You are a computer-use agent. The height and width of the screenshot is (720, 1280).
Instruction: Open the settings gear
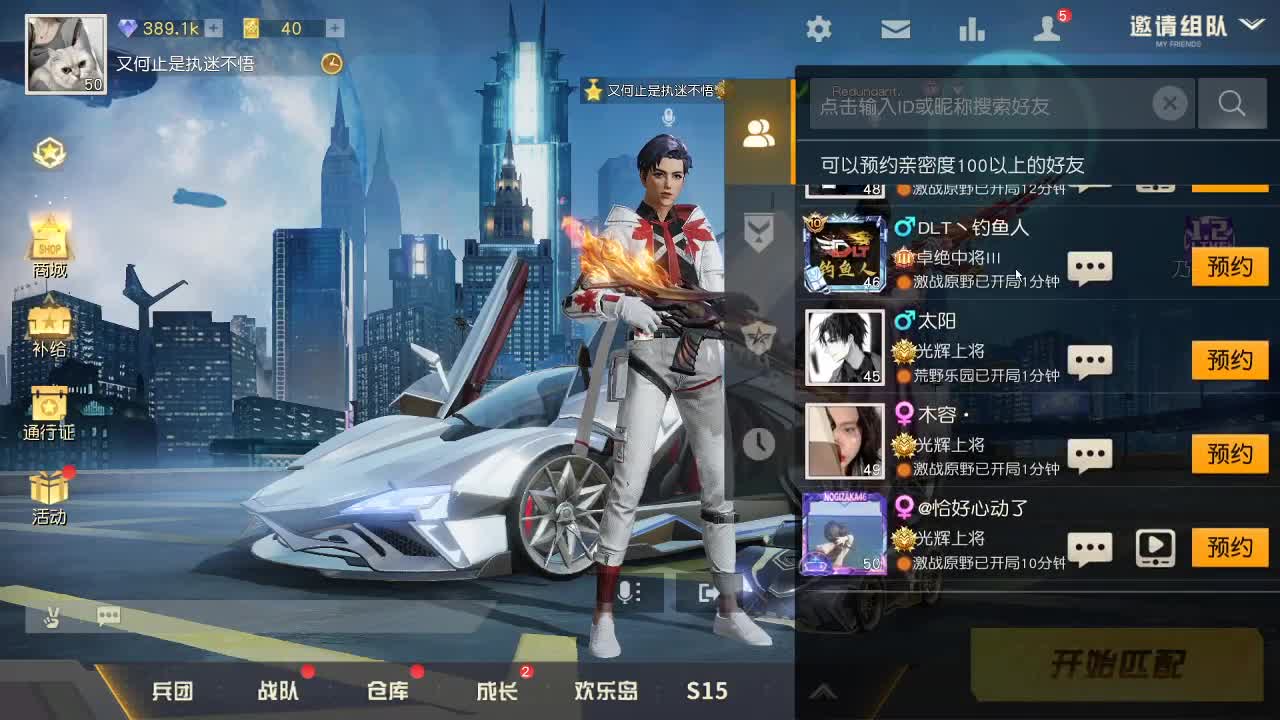tap(818, 29)
